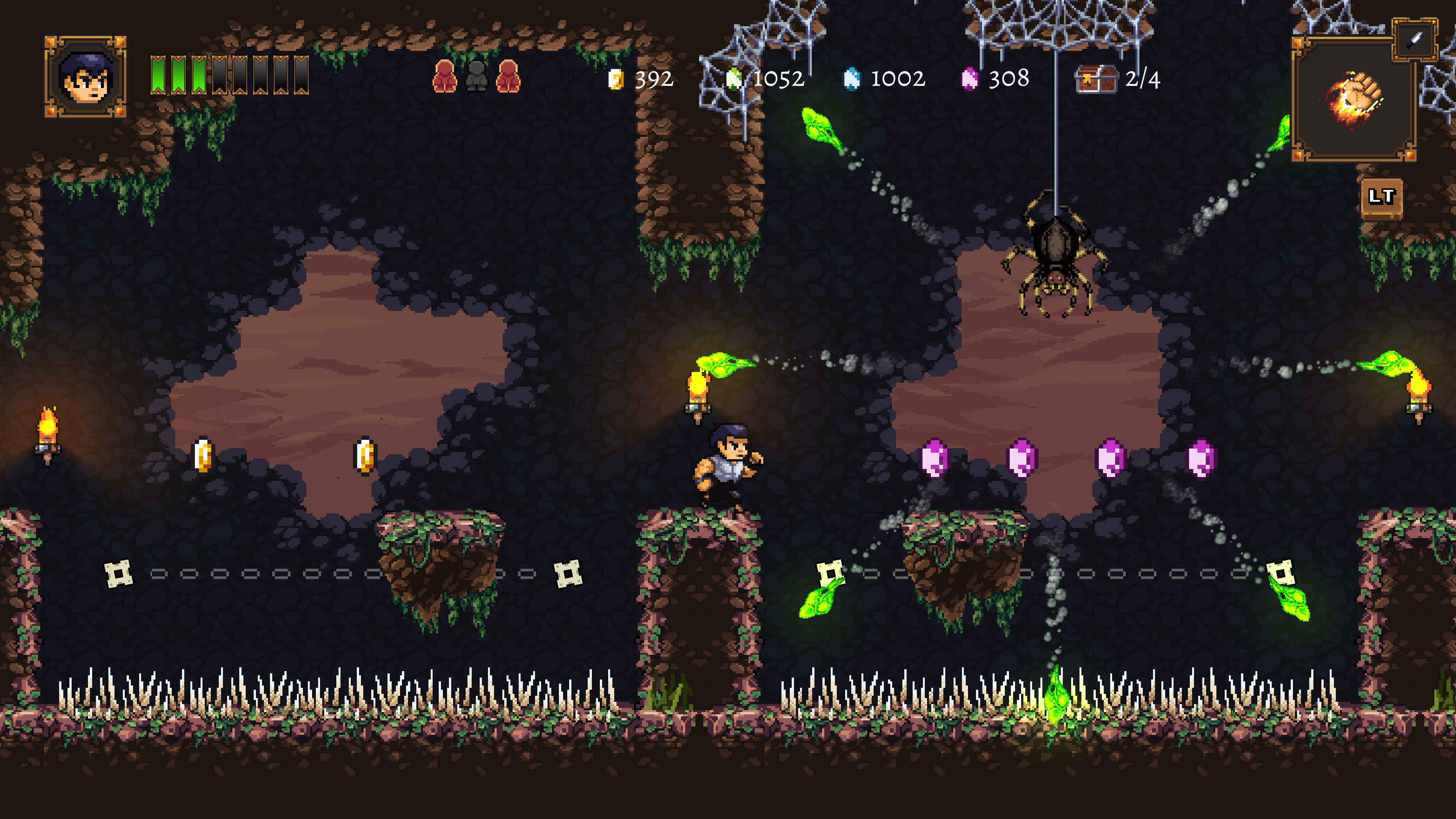Select the flaming fist ability icon
The height and width of the screenshot is (819, 1456).
click(x=1354, y=99)
